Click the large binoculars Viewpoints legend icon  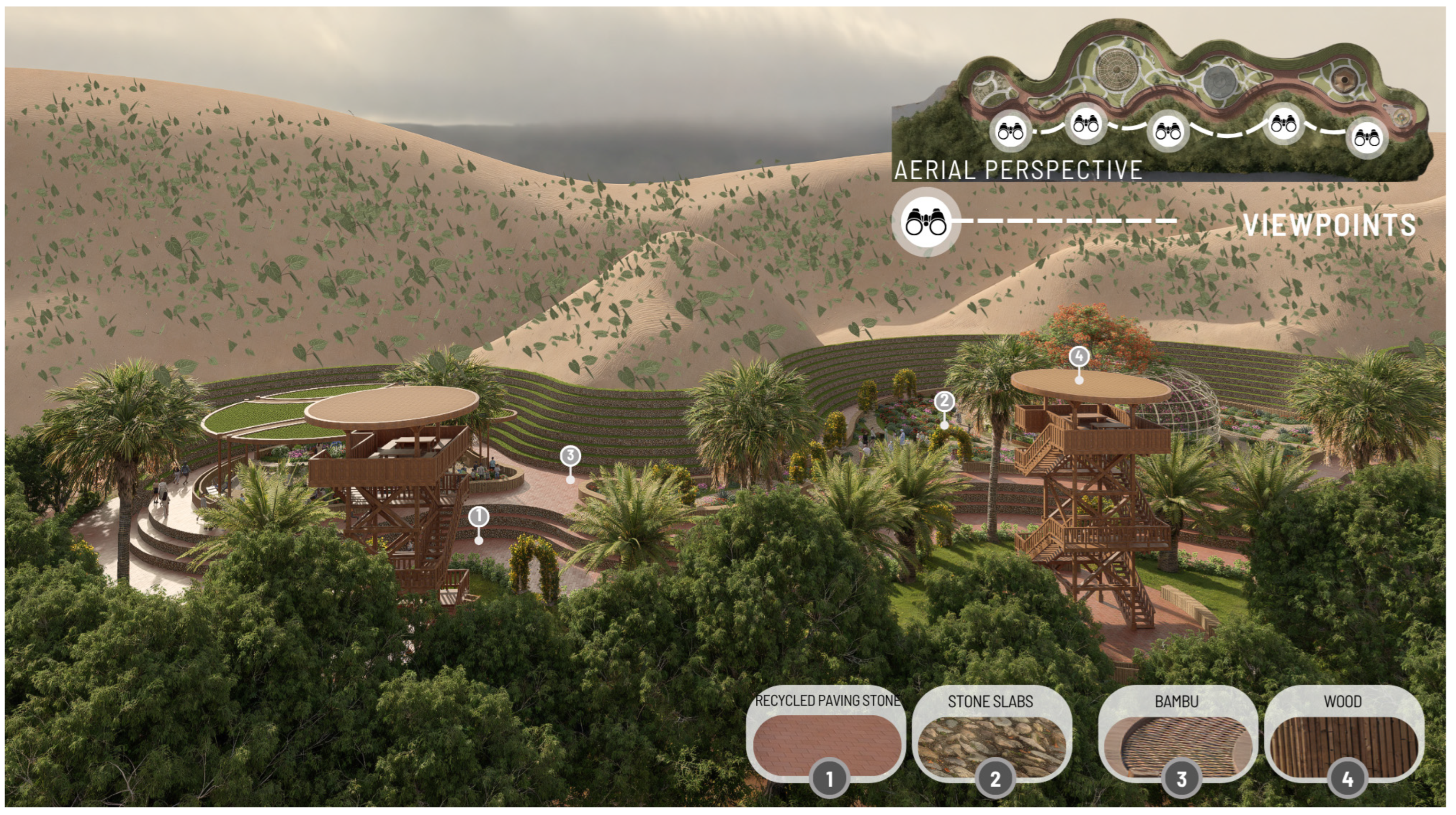(926, 221)
